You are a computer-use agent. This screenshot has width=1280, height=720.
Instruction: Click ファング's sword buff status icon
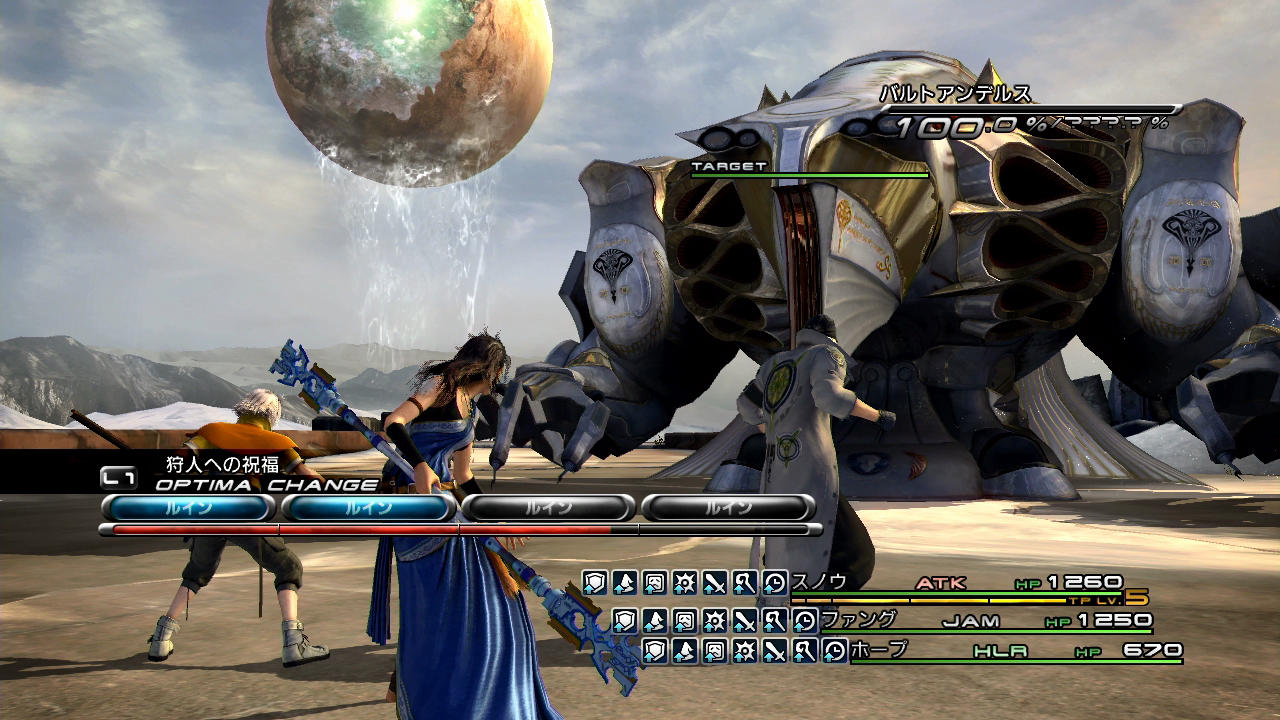744,621
